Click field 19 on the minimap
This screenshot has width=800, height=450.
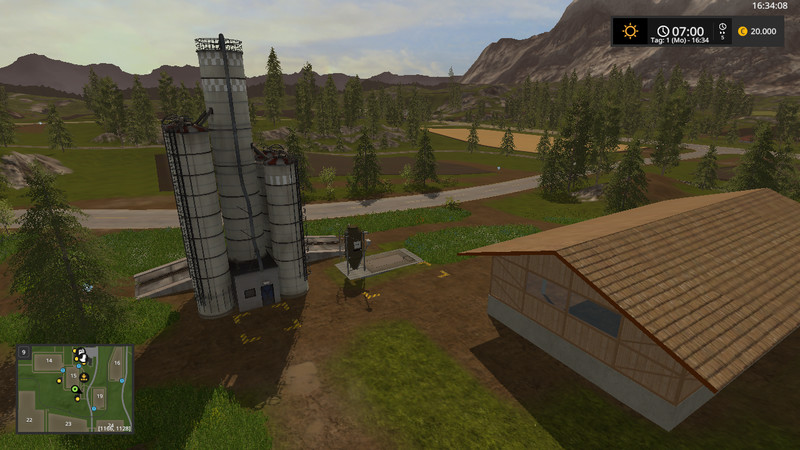(x=100, y=395)
